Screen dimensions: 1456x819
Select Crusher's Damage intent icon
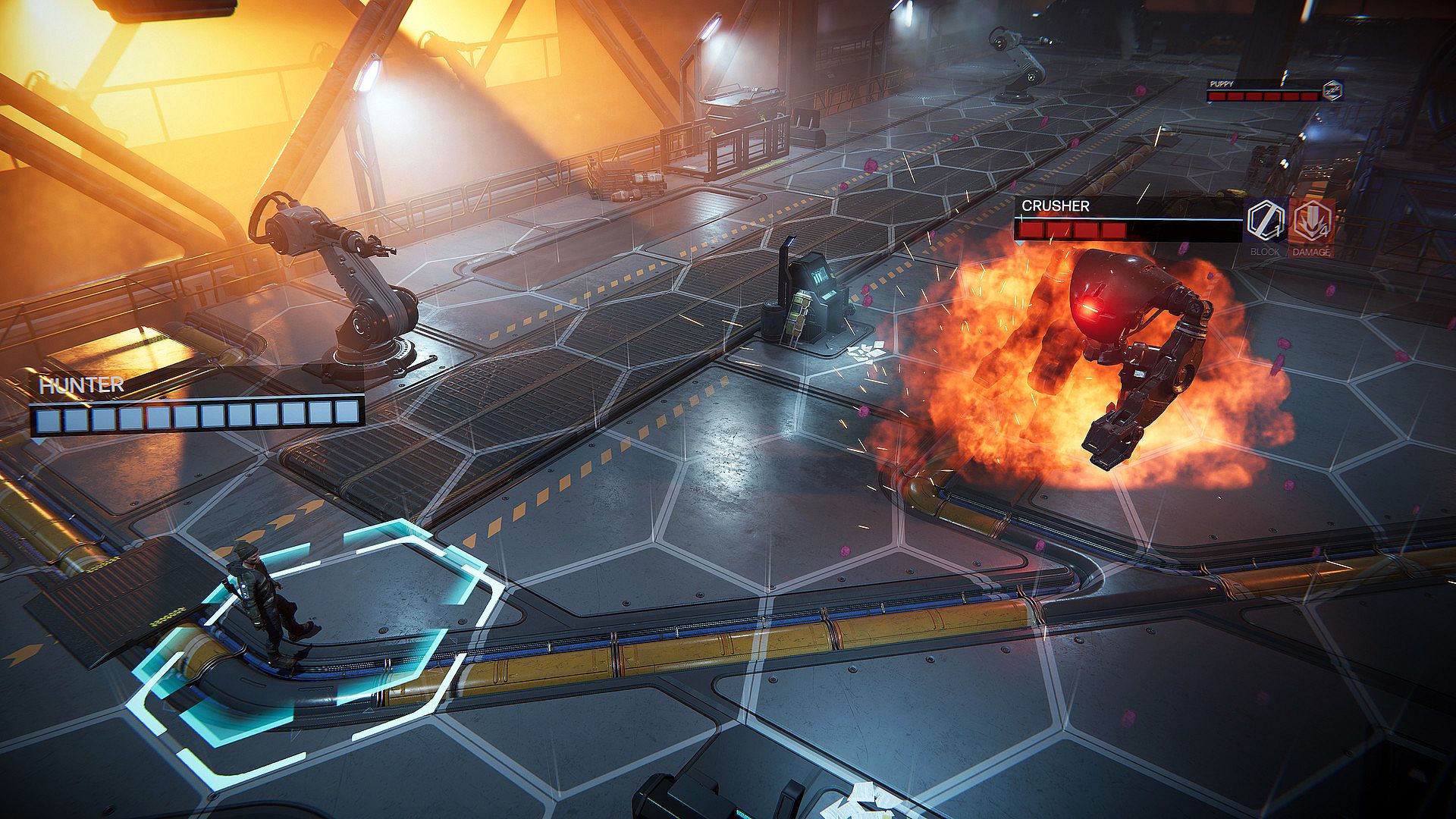pyautogui.click(x=1310, y=221)
